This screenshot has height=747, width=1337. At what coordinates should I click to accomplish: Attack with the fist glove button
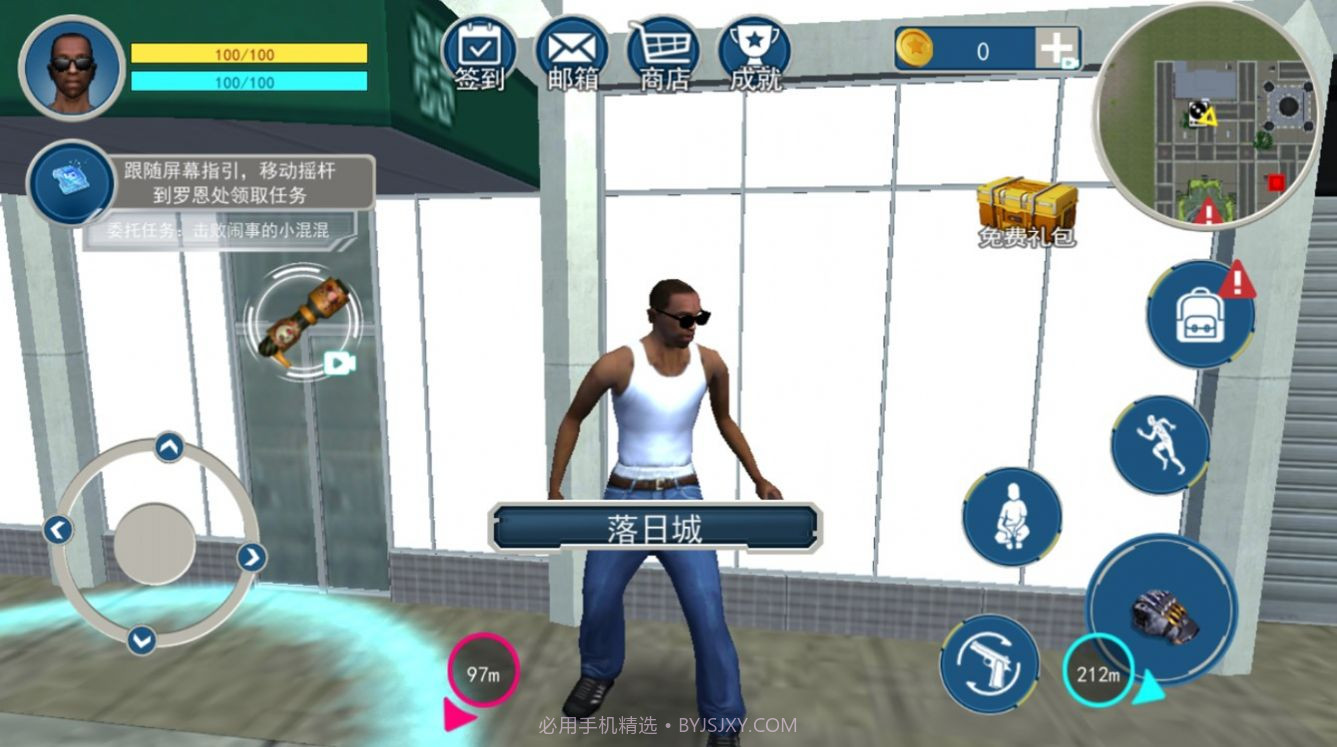point(1162,609)
